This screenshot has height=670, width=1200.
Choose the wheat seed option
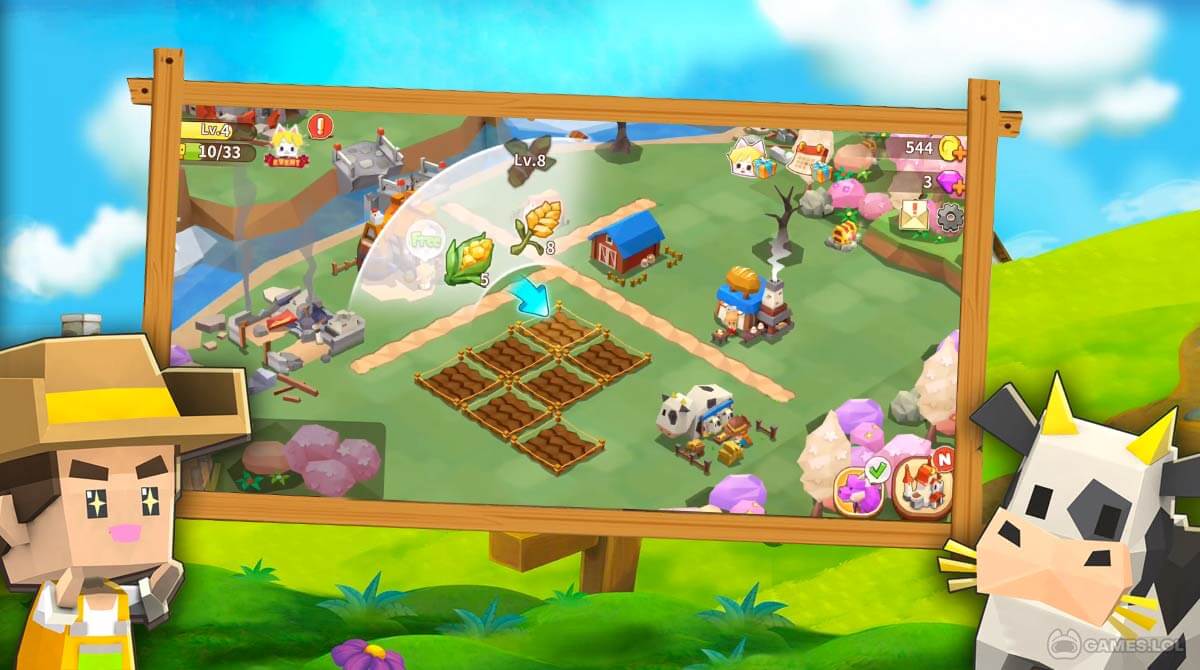coord(539,225)
